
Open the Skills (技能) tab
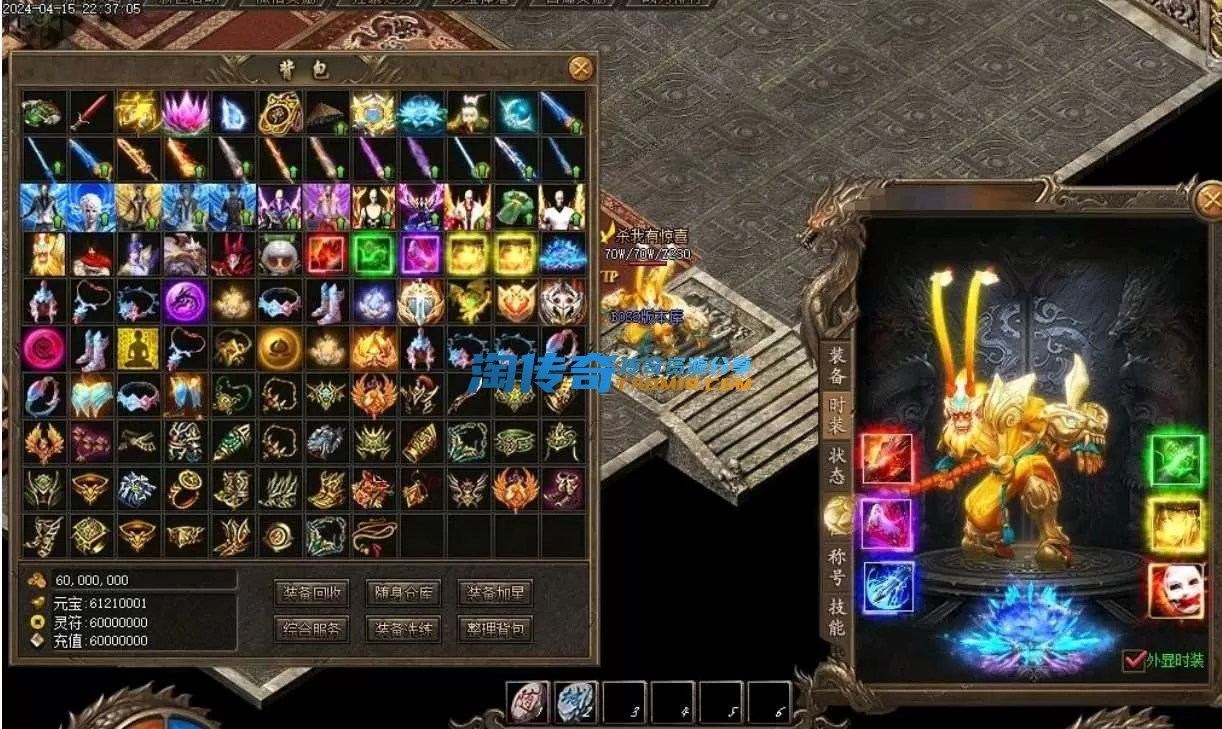(x=836, y=616)
